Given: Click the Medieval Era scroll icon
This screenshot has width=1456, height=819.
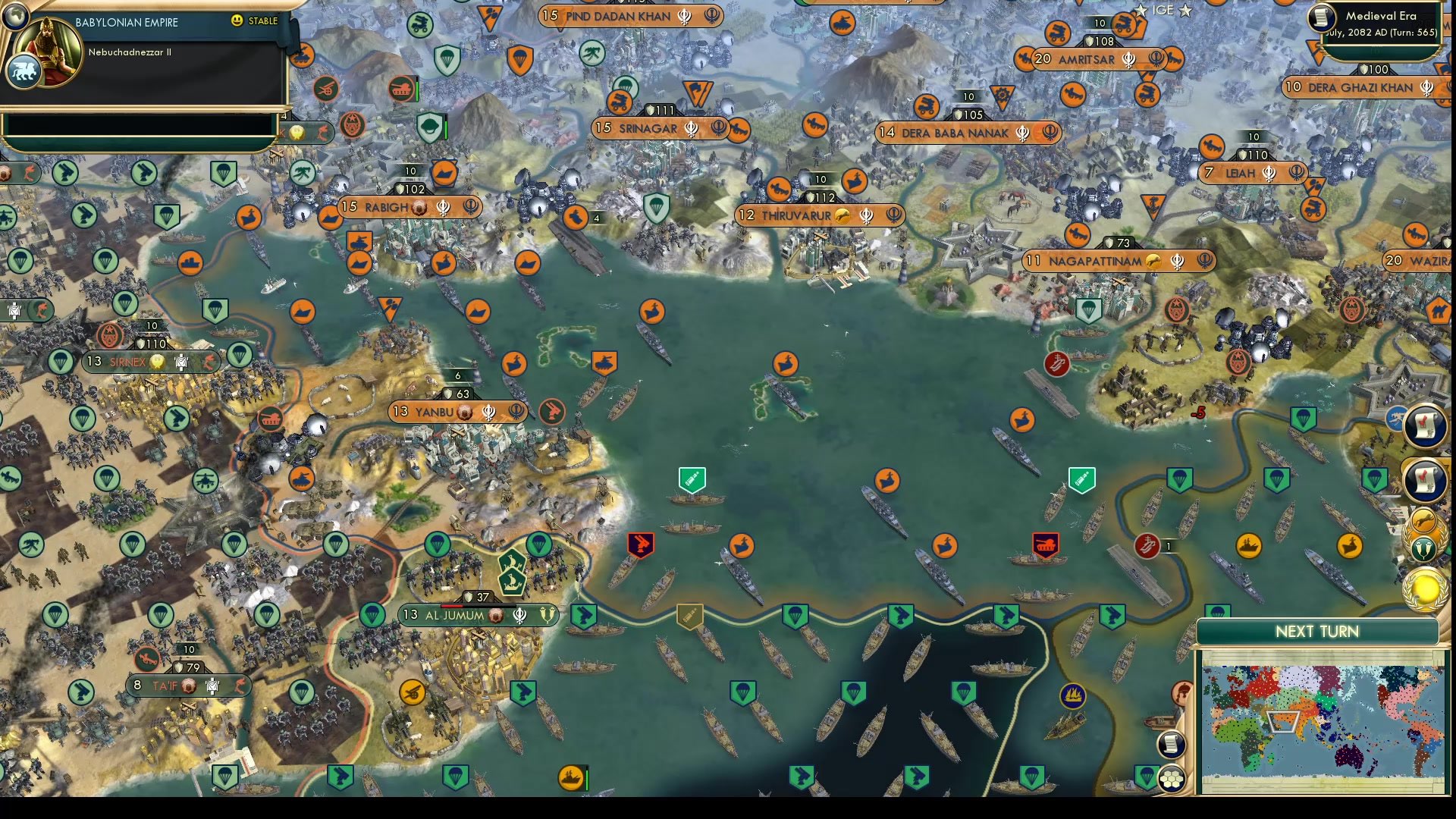Looking at the screenshot, I should coord(1323,18).
